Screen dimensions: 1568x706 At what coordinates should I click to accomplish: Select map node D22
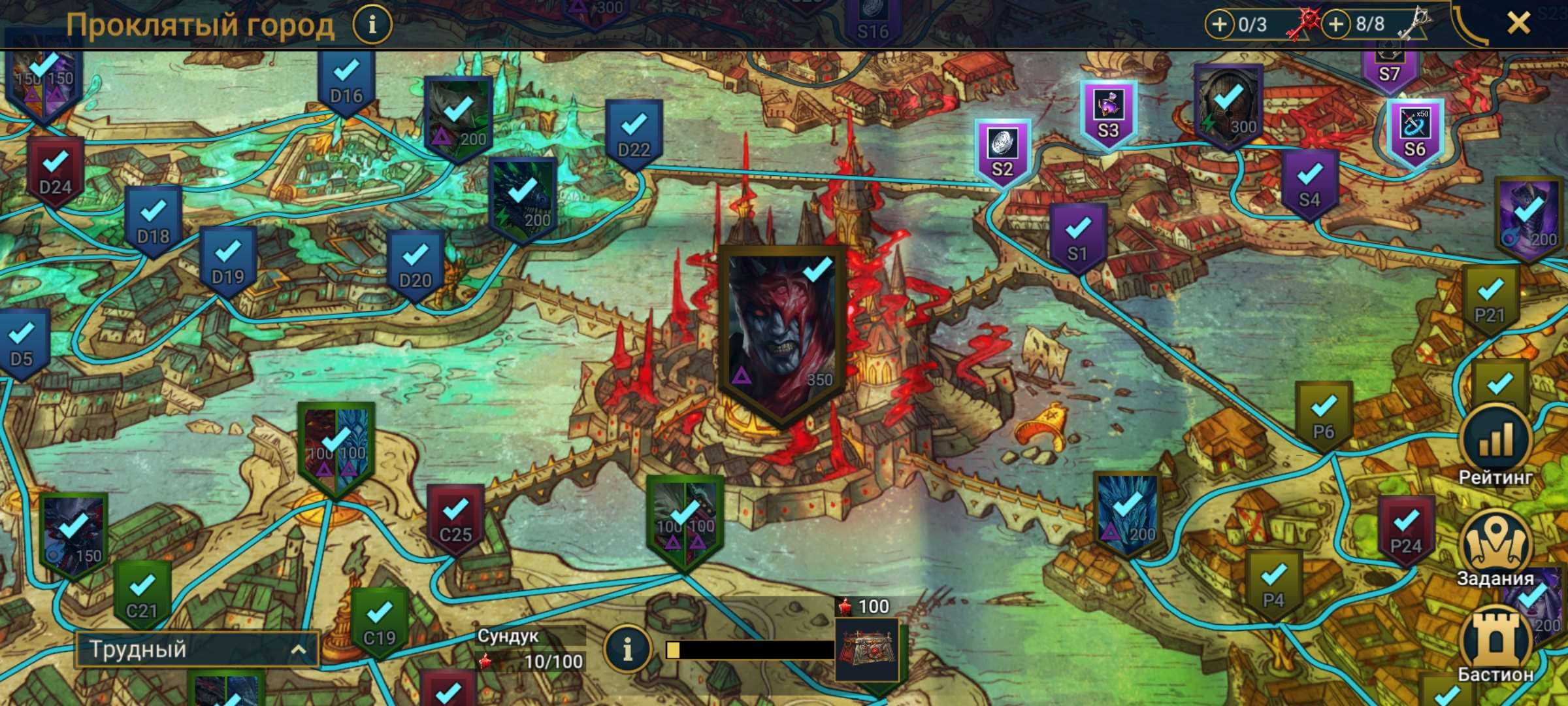[x=634, y=135]
